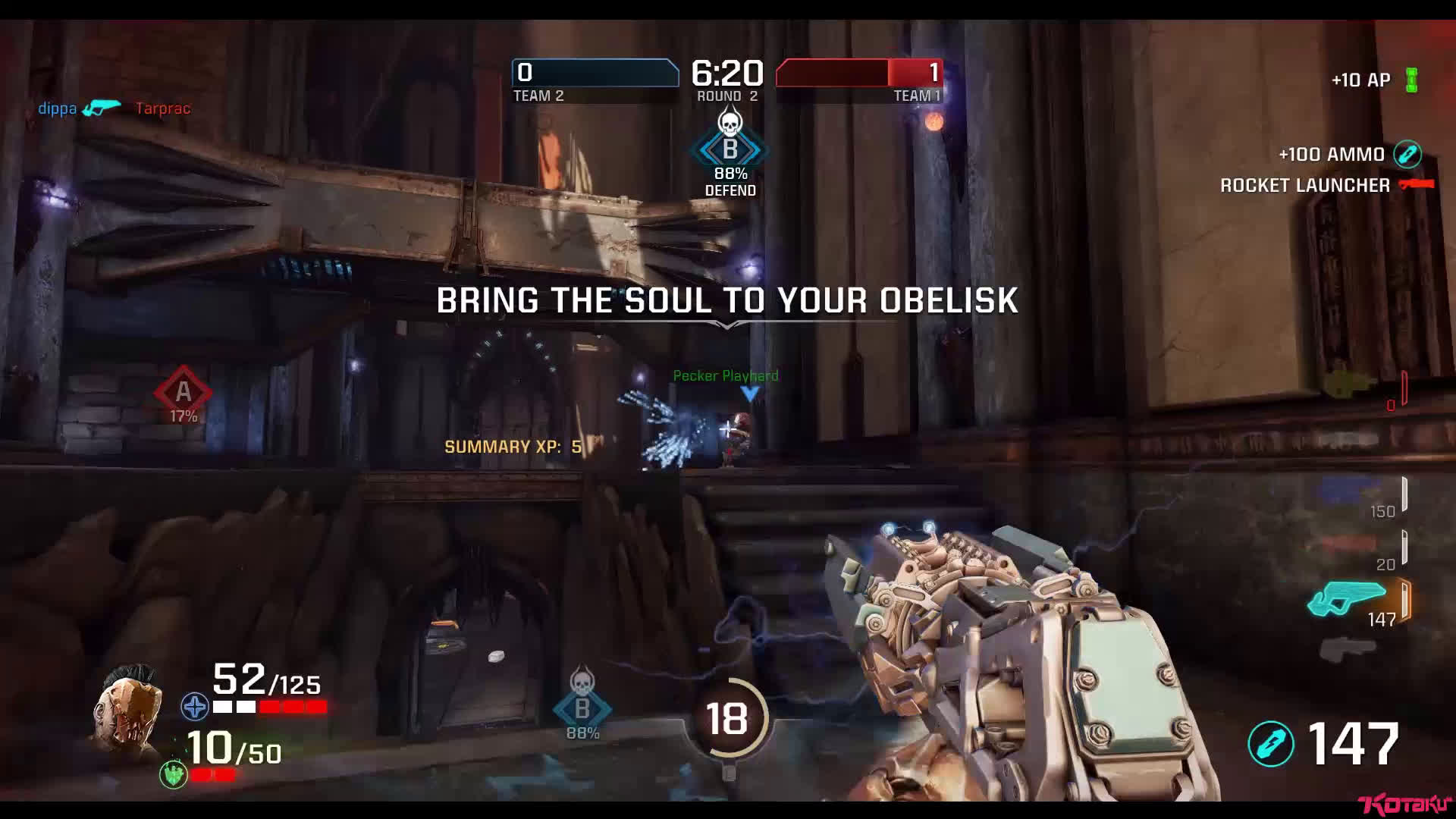Click the Kotaku watermark logo

pyautogui.click(x=1404, y=805)
